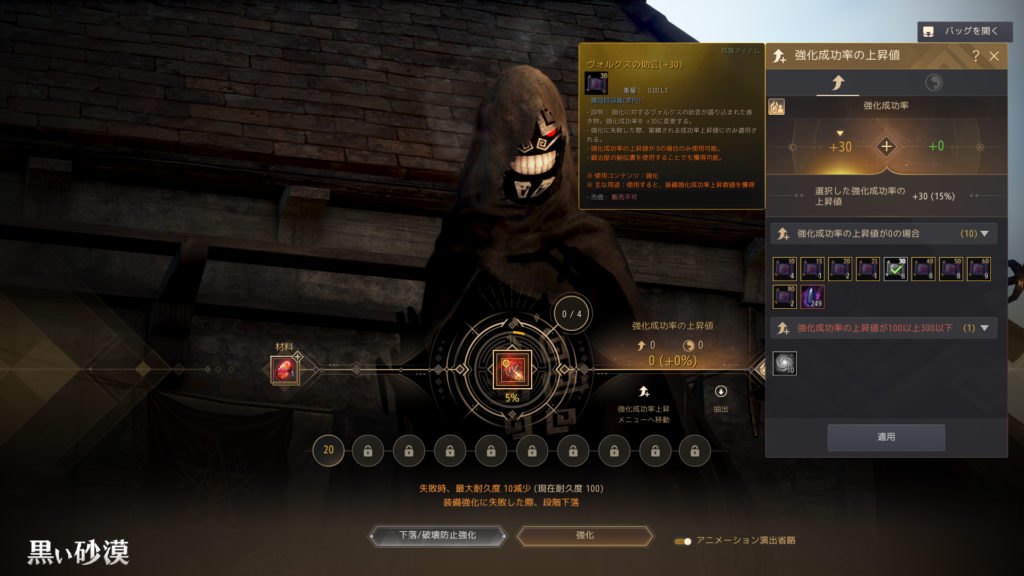
Task: Collapse the 100以上300以下 section
Action: tap(987, 328)
